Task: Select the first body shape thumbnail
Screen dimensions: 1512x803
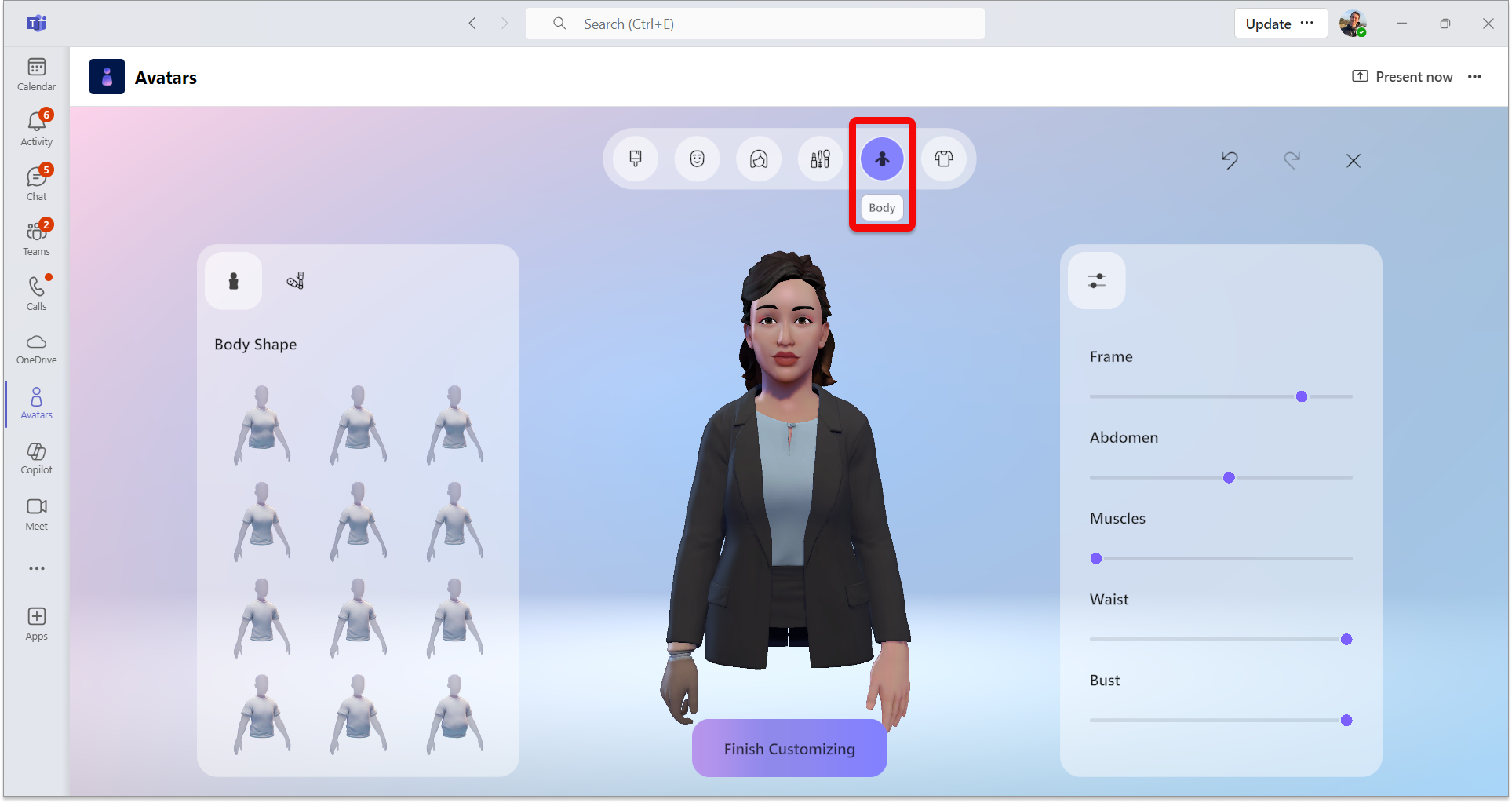Action: pyautogui.click(x=262, y=425)
